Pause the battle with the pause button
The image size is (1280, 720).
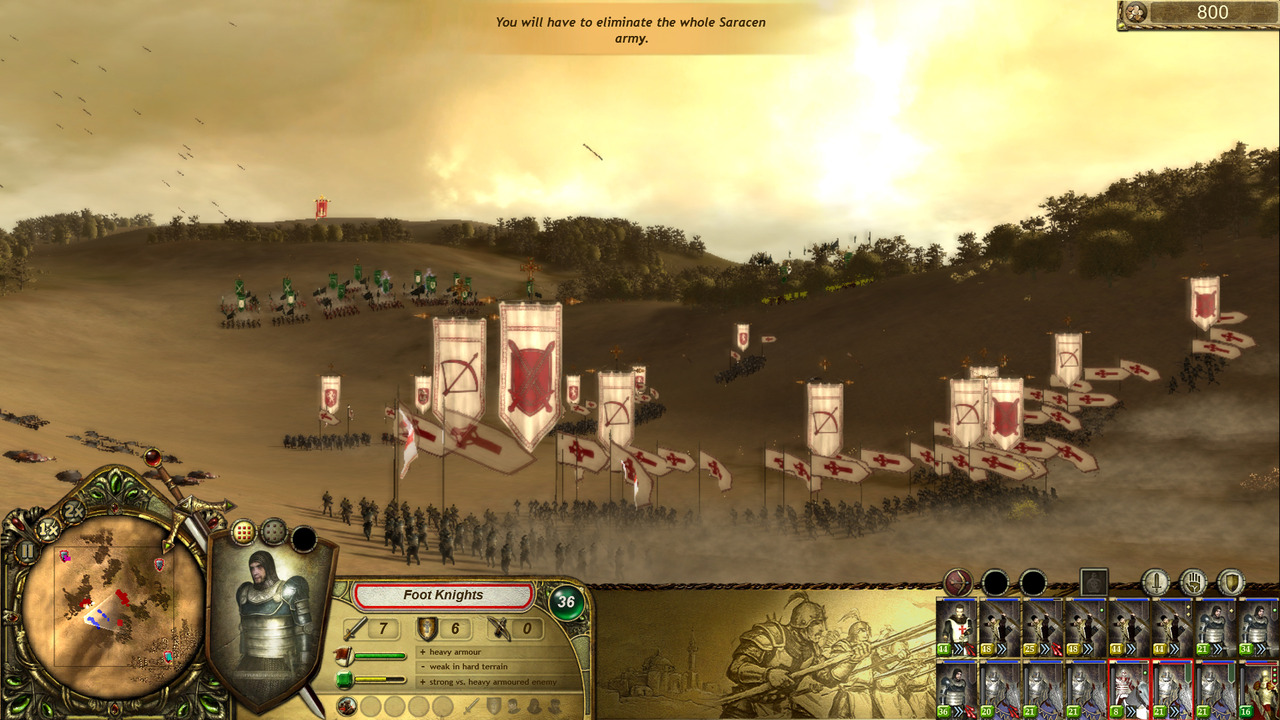click(27, 551)
